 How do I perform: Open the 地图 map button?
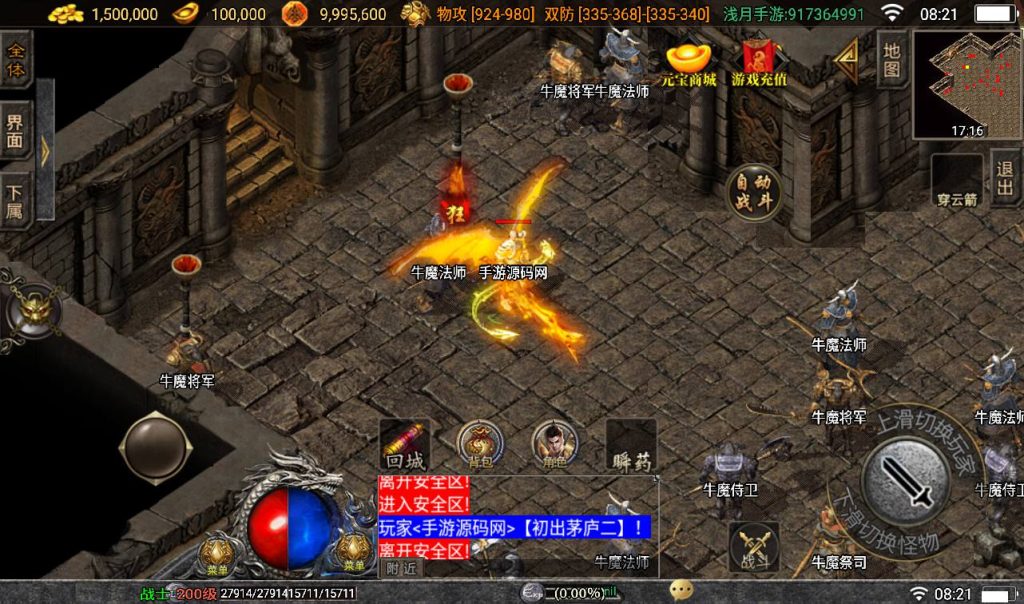892,61
